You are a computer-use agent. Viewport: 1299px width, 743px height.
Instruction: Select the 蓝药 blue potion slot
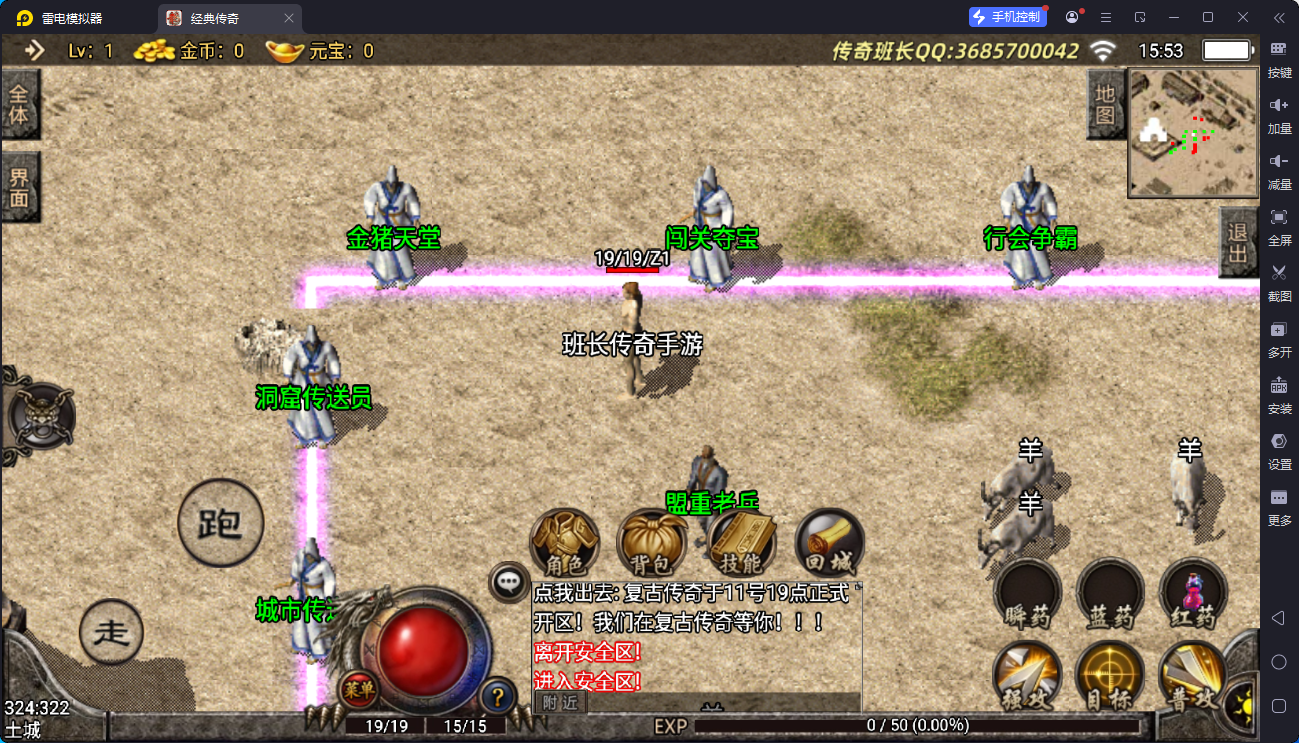click(x=1110, y=595)
